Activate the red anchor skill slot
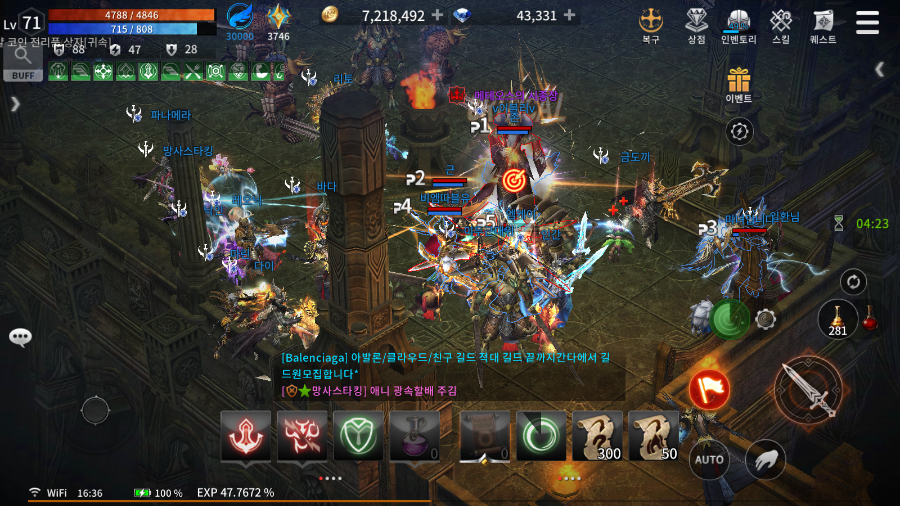Image resolution: width=900 pixels, height=506 pixels. (245, 436)
